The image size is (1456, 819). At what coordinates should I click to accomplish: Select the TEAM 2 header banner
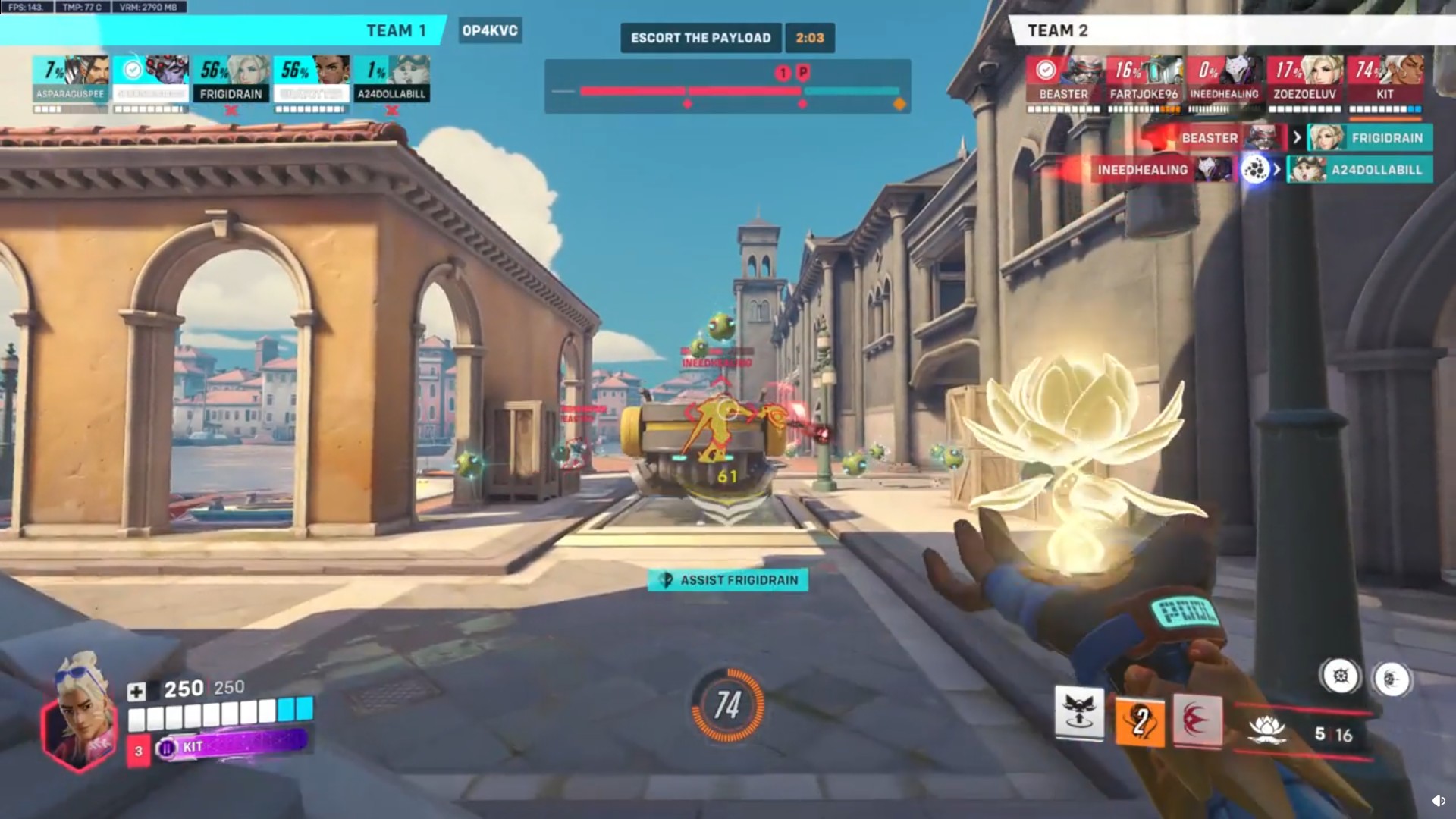(x=1058, y=31)
